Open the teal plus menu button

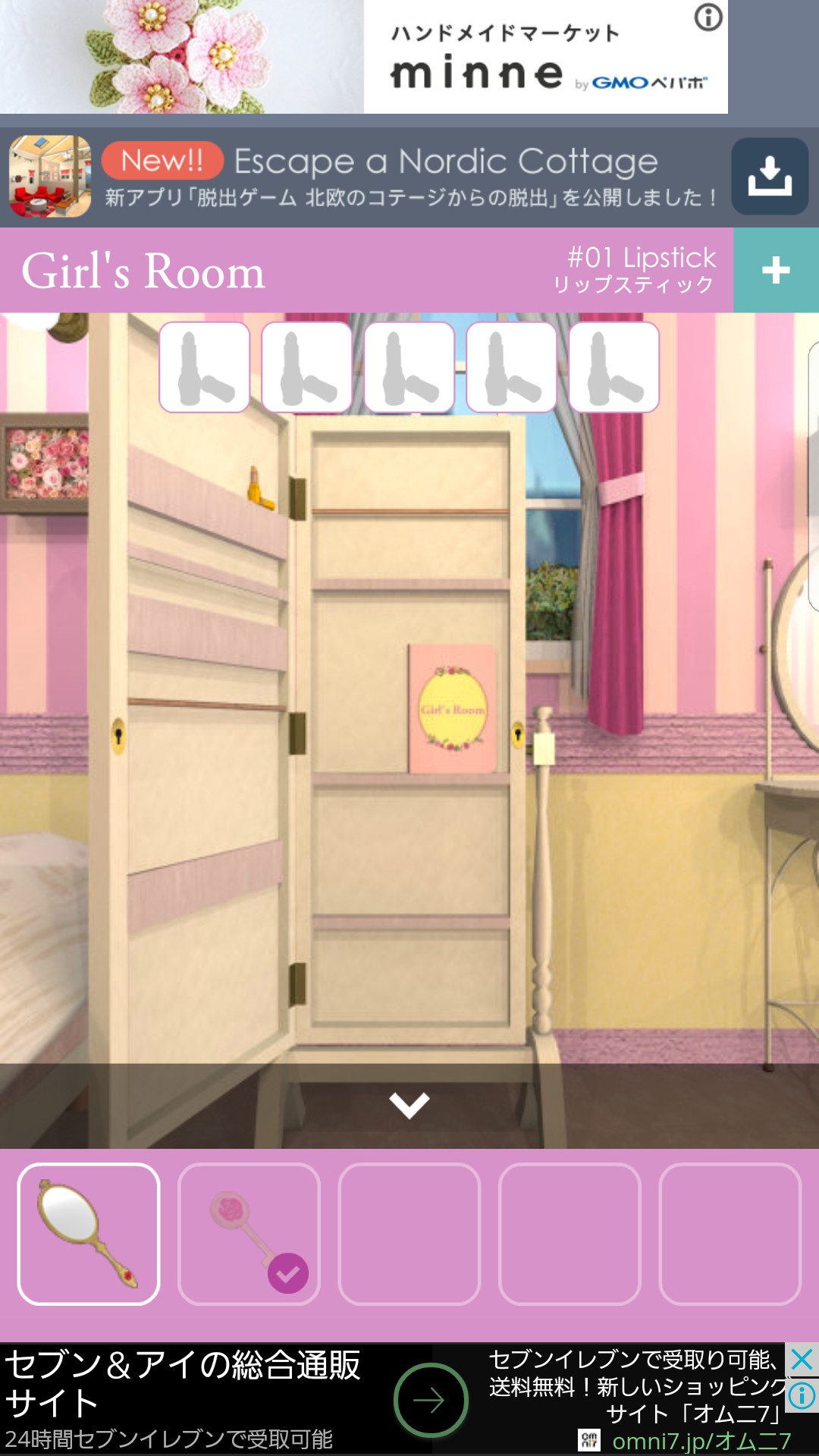(x=776, y=270)
